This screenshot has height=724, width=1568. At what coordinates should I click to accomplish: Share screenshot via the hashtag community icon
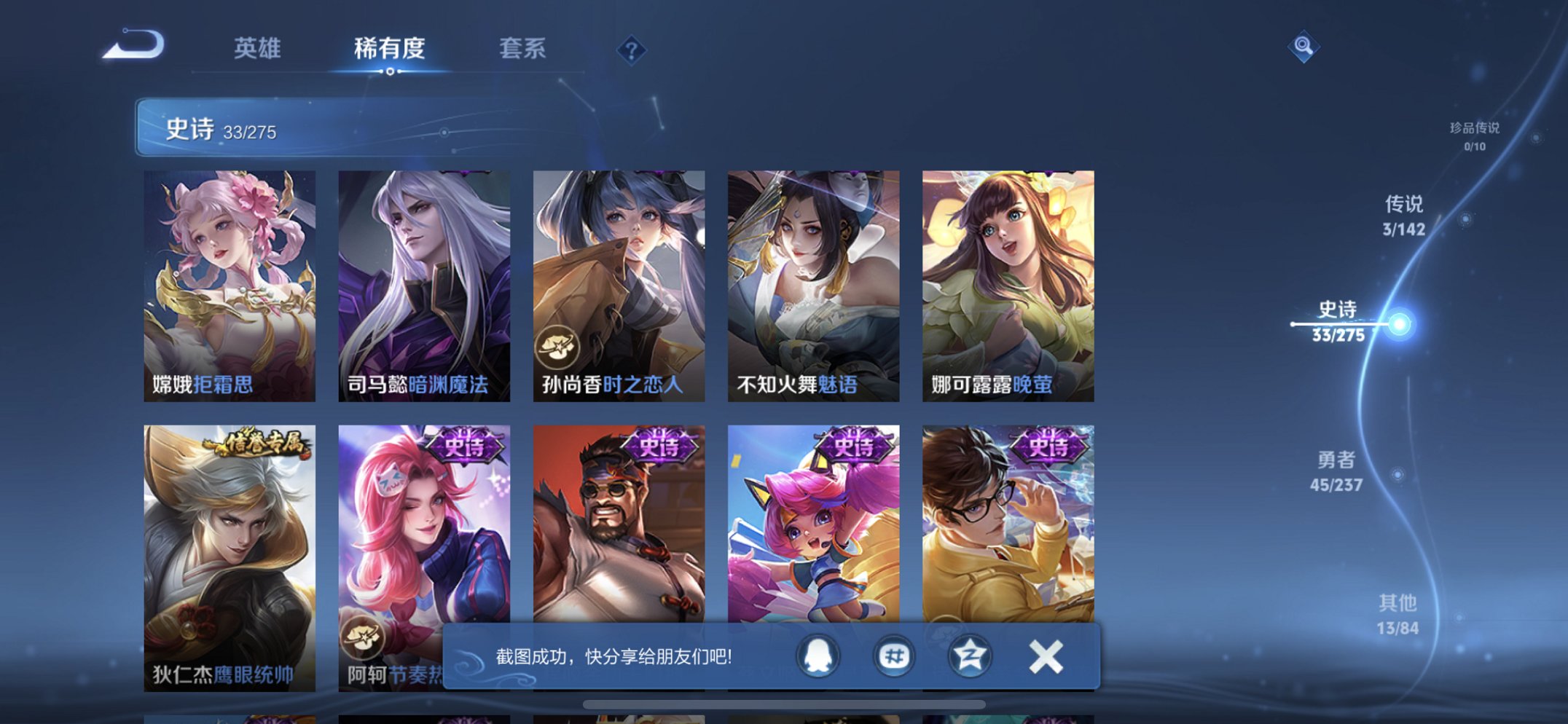[x=894, y=656]
